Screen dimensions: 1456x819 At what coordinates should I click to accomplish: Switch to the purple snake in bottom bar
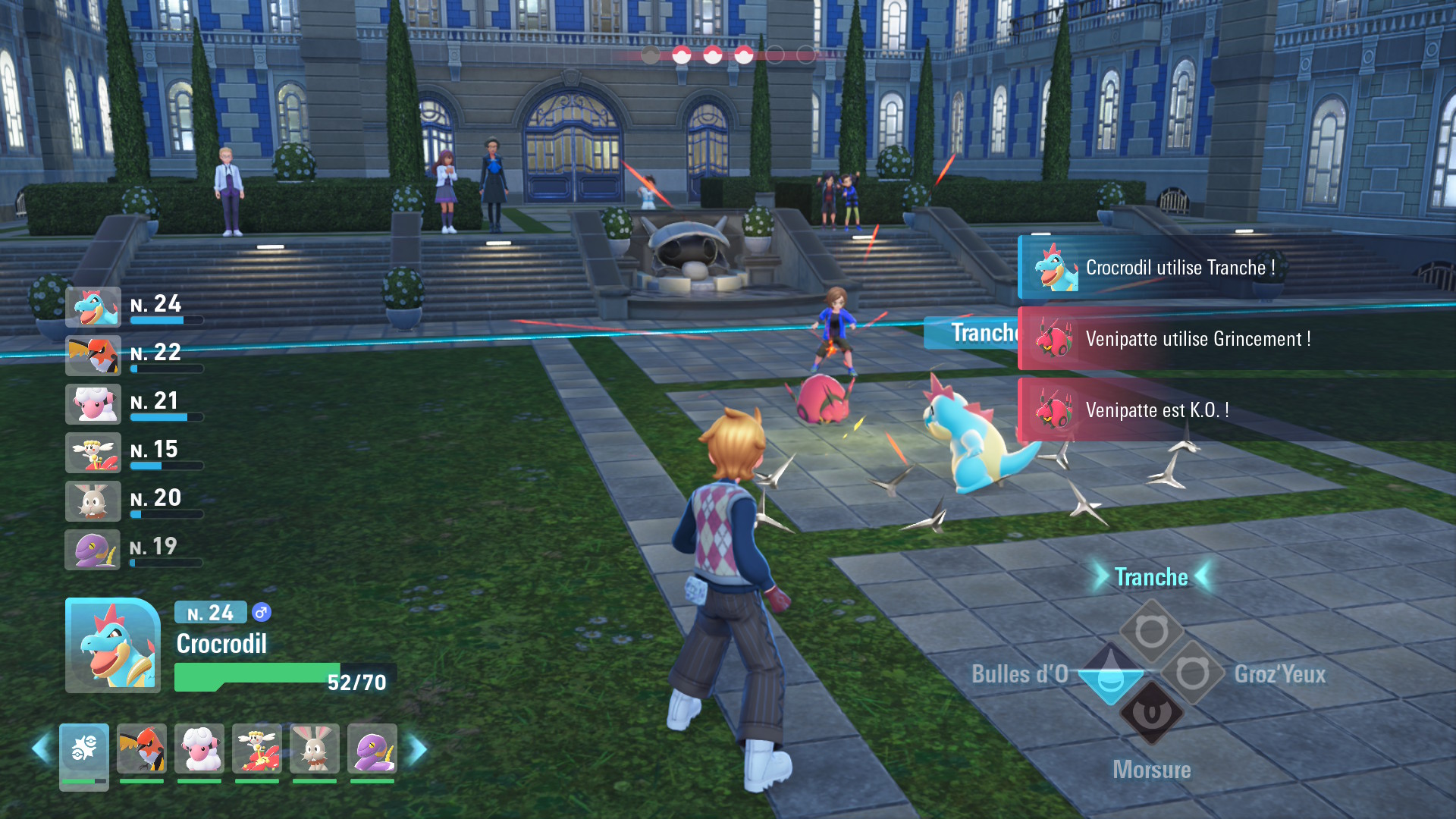click(x=372, y=750)
